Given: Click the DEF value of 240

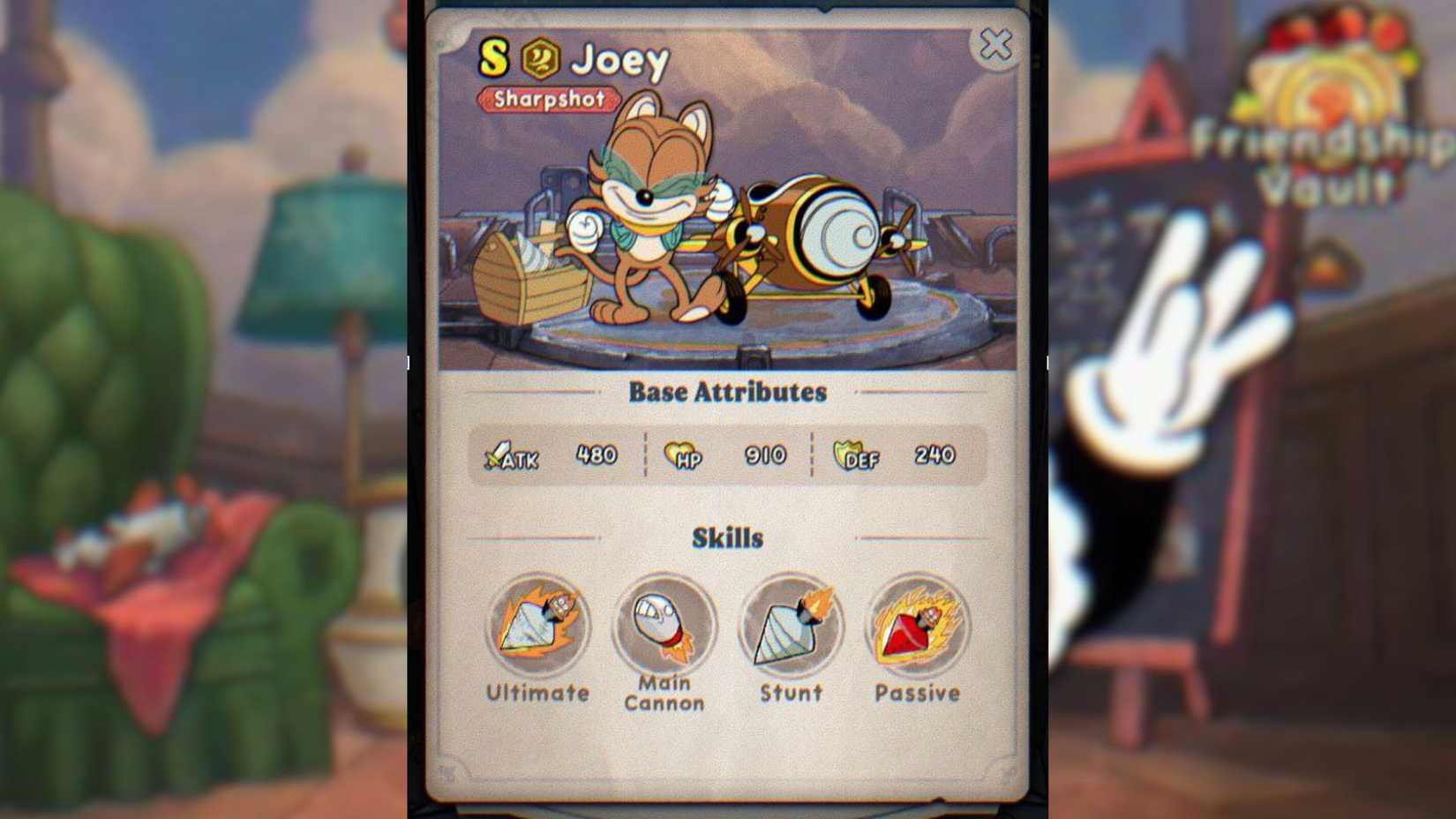Looking at the screenshot, I should pyautogui.click(x=934, y=456).
